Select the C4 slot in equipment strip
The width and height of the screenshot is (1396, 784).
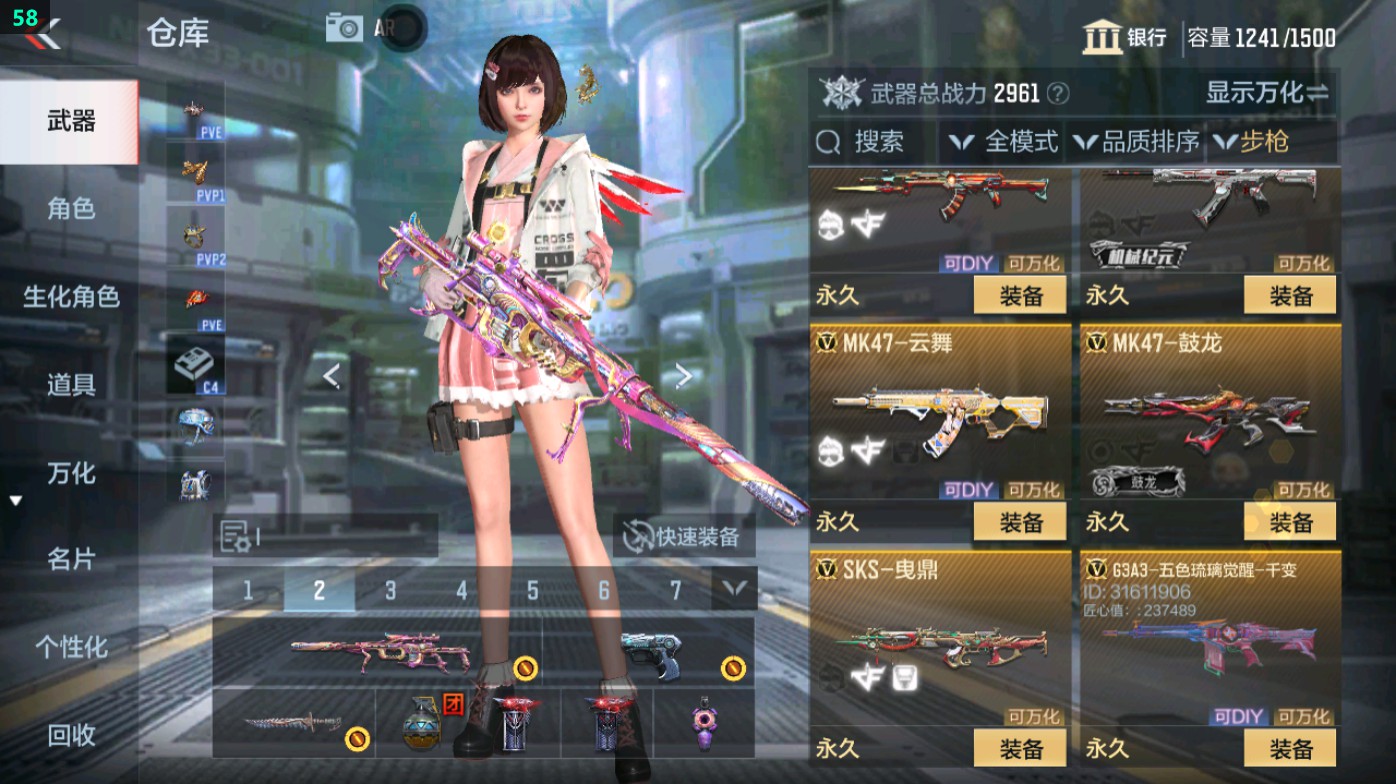[x=194, y=365]
